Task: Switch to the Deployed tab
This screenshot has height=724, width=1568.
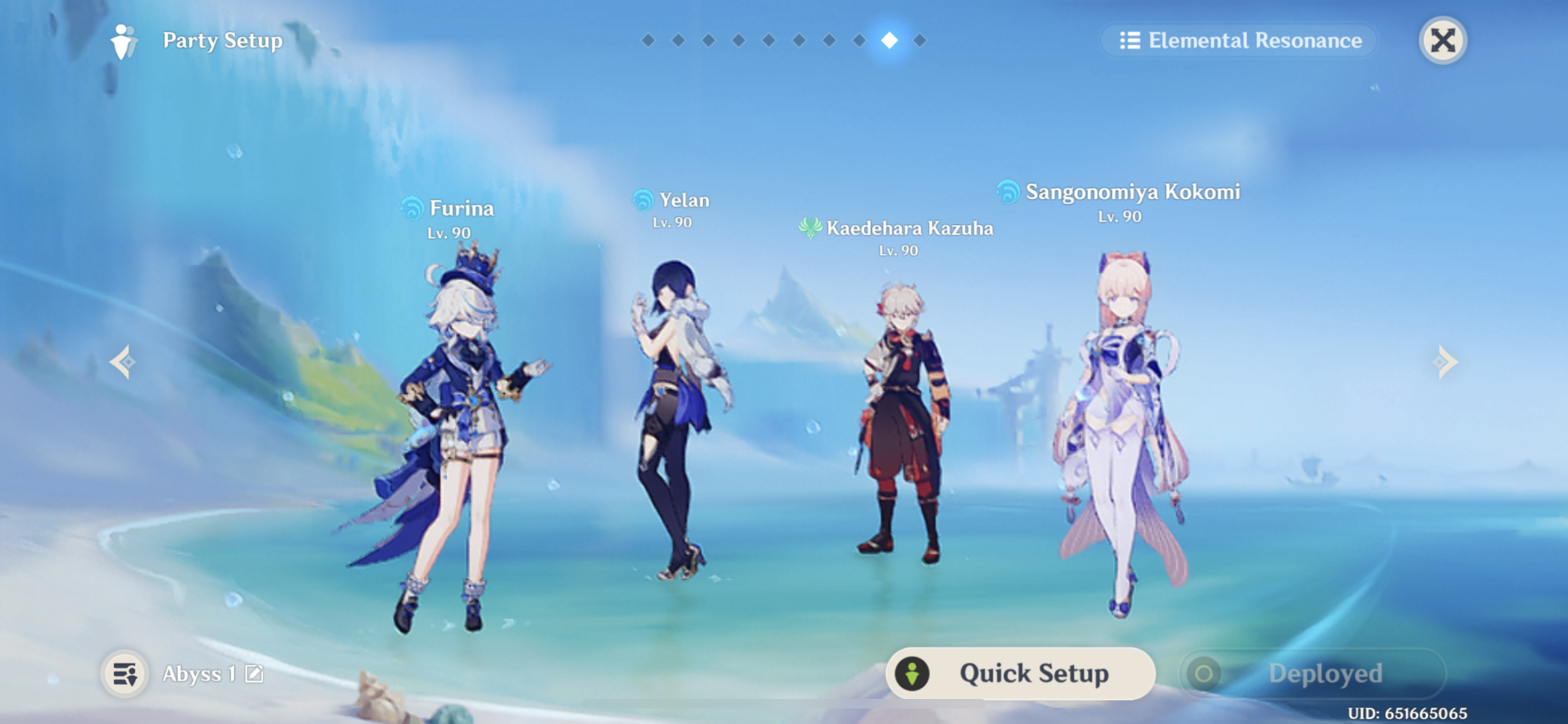Action: point(1326,673)
